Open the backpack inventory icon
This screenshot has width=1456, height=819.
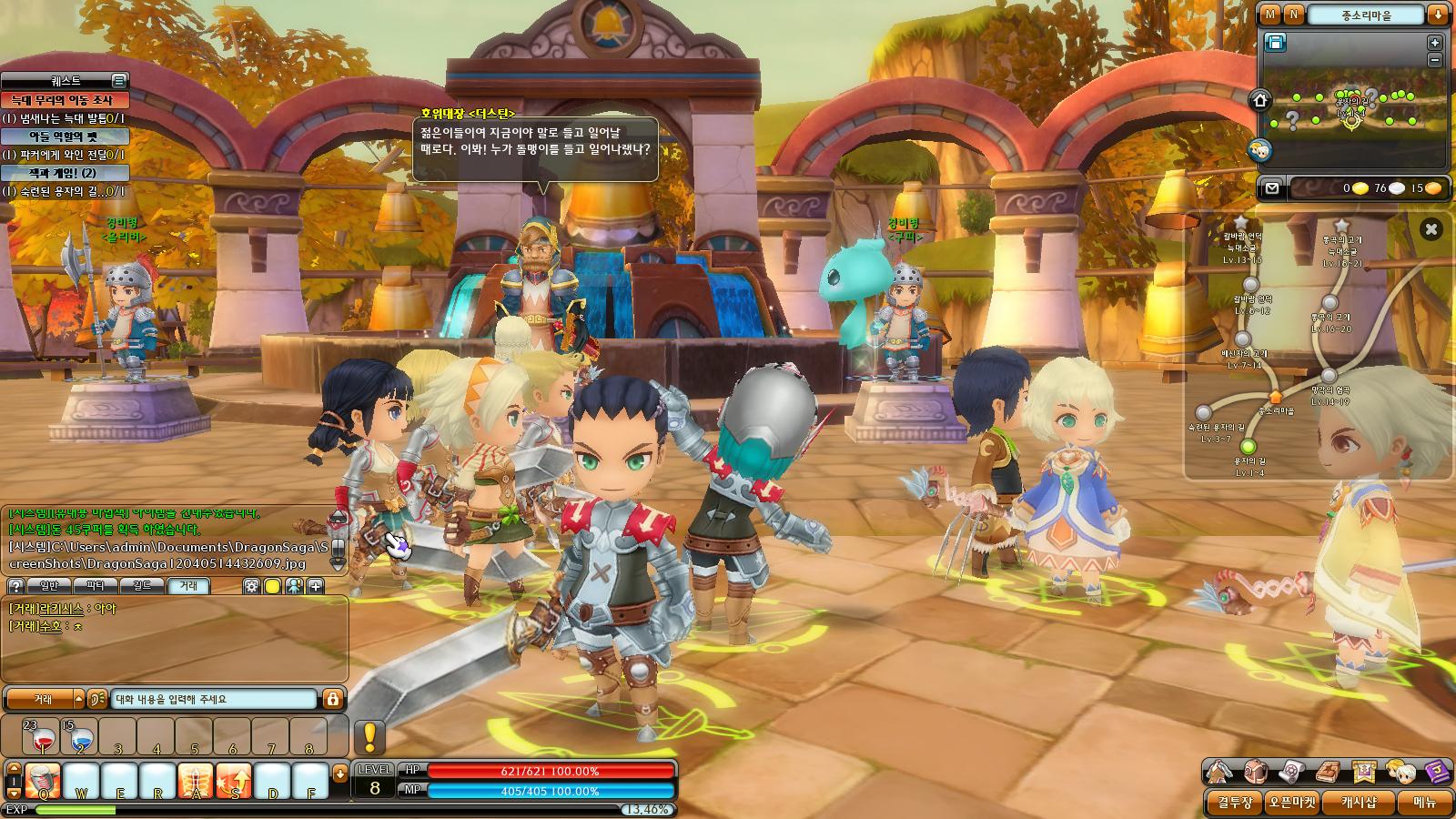click(1255, 773)
